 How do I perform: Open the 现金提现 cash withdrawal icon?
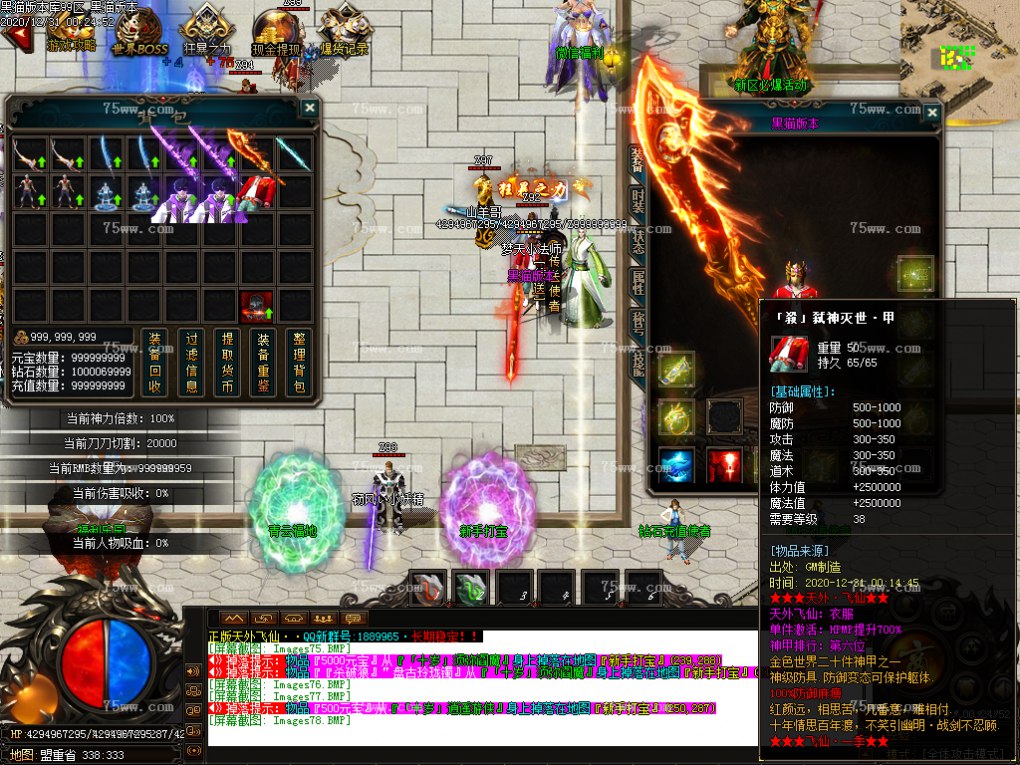click(276, 32)
